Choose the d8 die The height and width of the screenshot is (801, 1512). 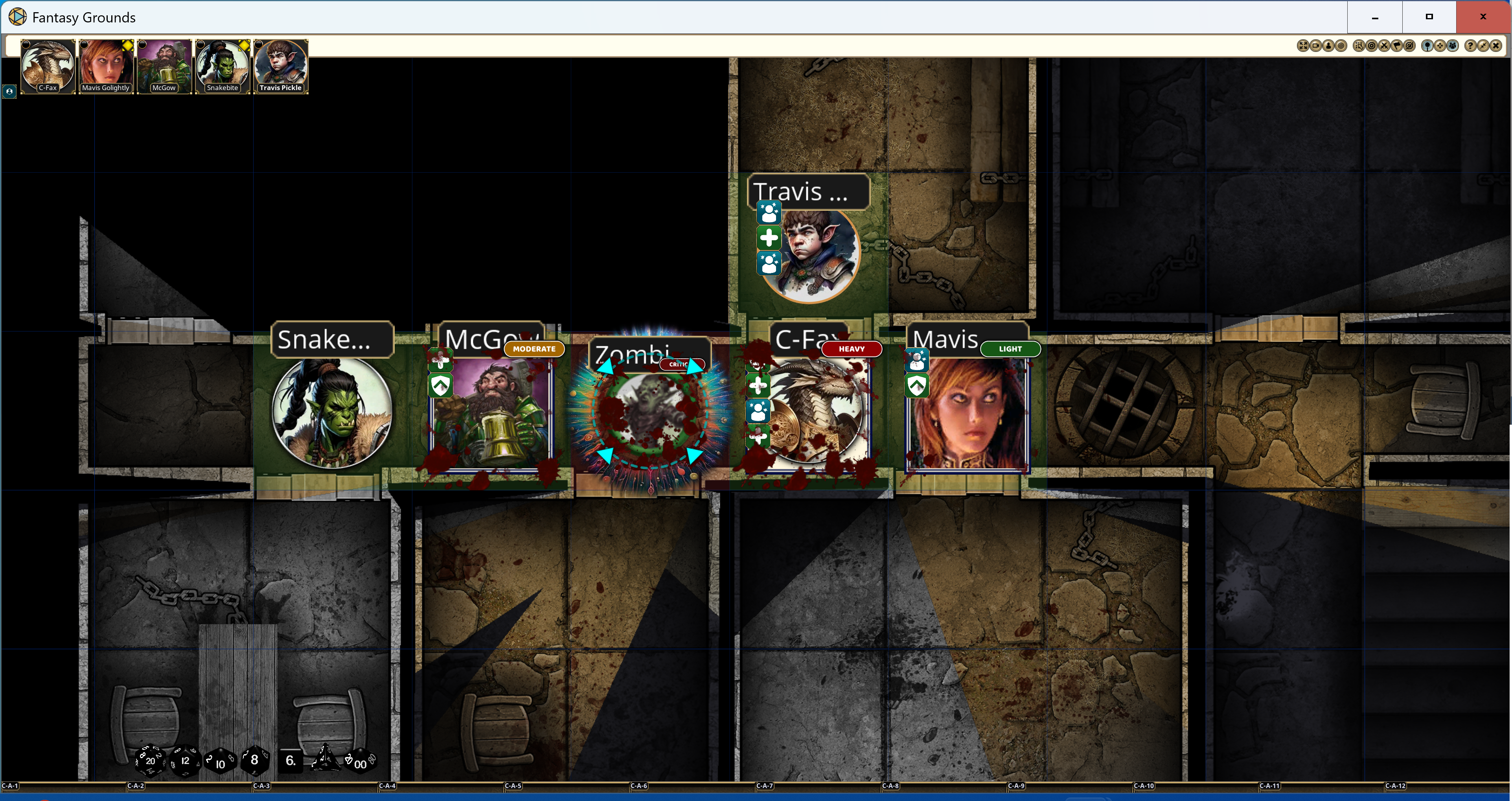point(254,760)
